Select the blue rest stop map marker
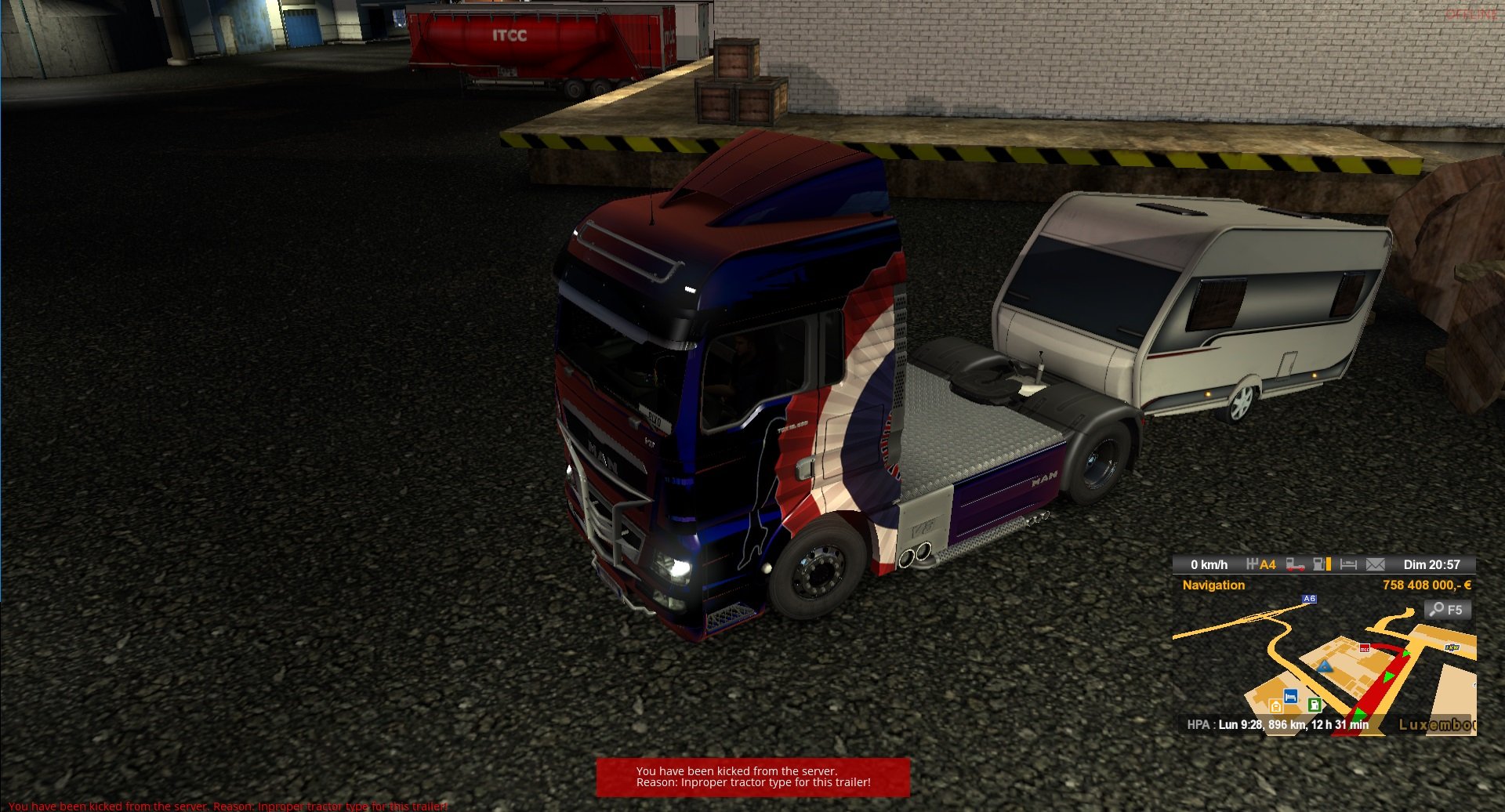Screen dimensions: 1505x812 click(1291, 696)
